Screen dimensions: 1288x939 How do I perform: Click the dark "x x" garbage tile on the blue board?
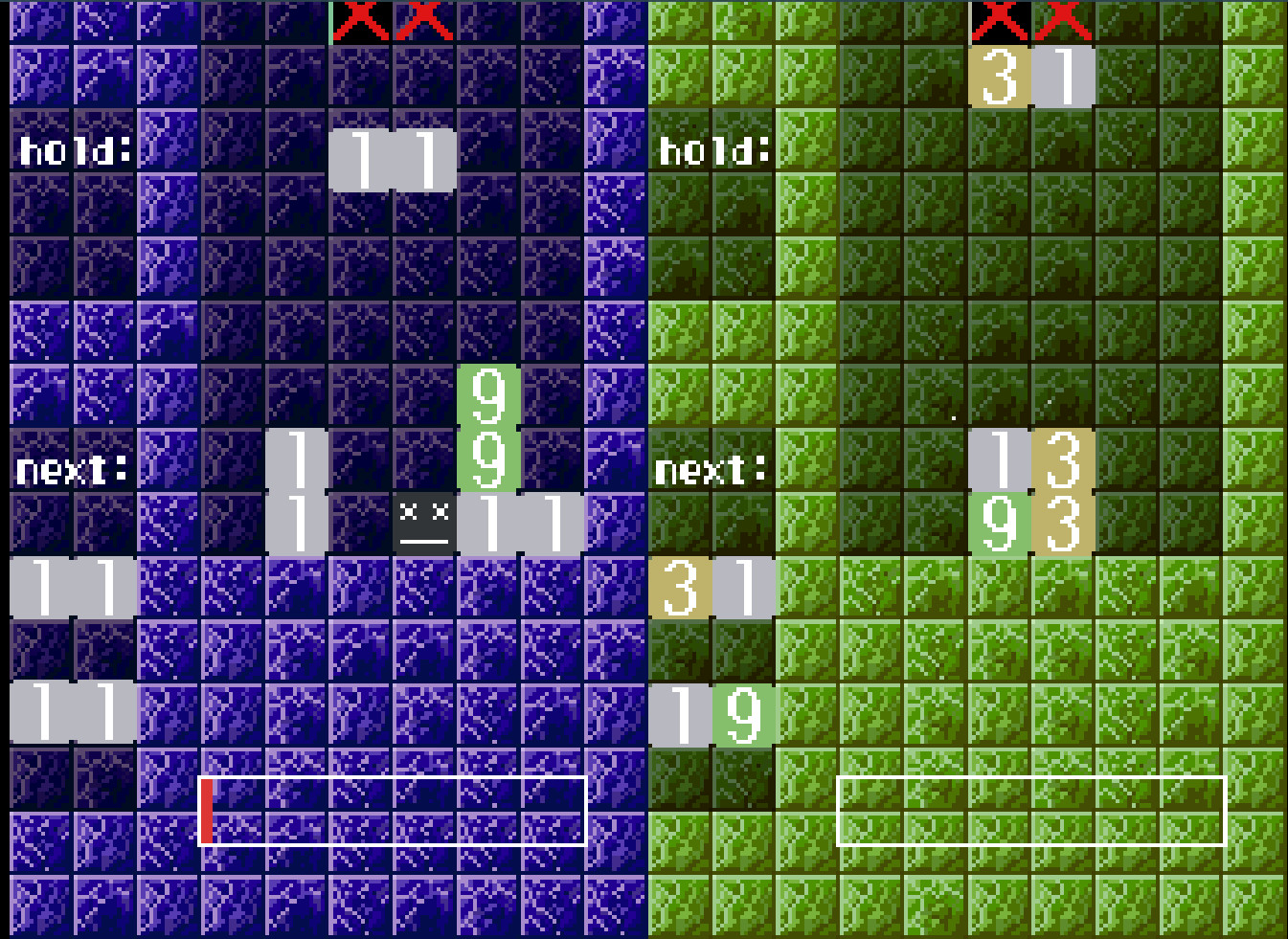[422, 522]
